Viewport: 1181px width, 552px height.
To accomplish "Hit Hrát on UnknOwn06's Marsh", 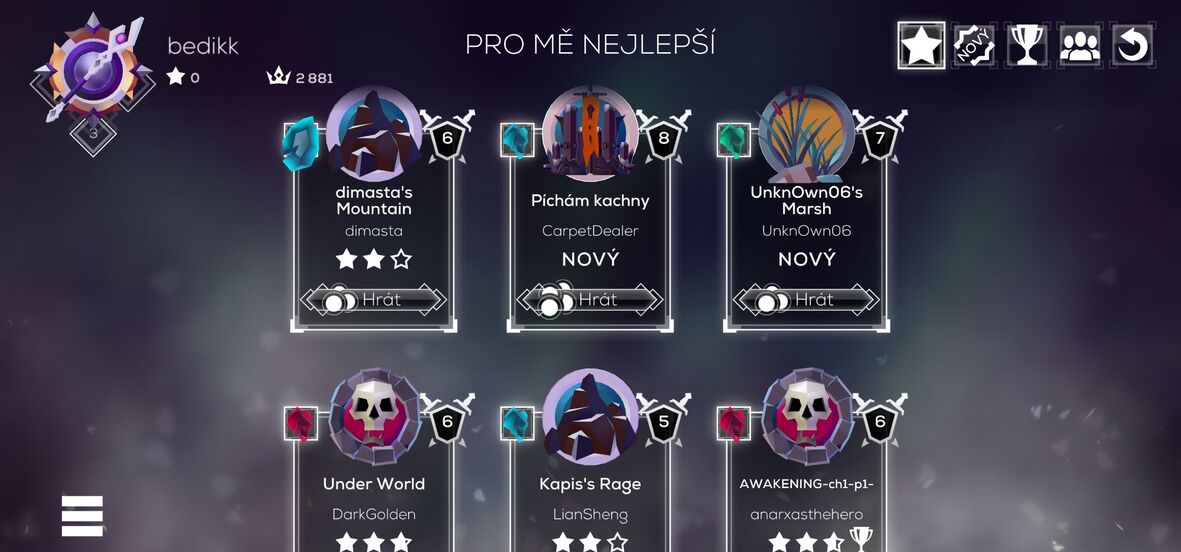I will coord(806,299).
